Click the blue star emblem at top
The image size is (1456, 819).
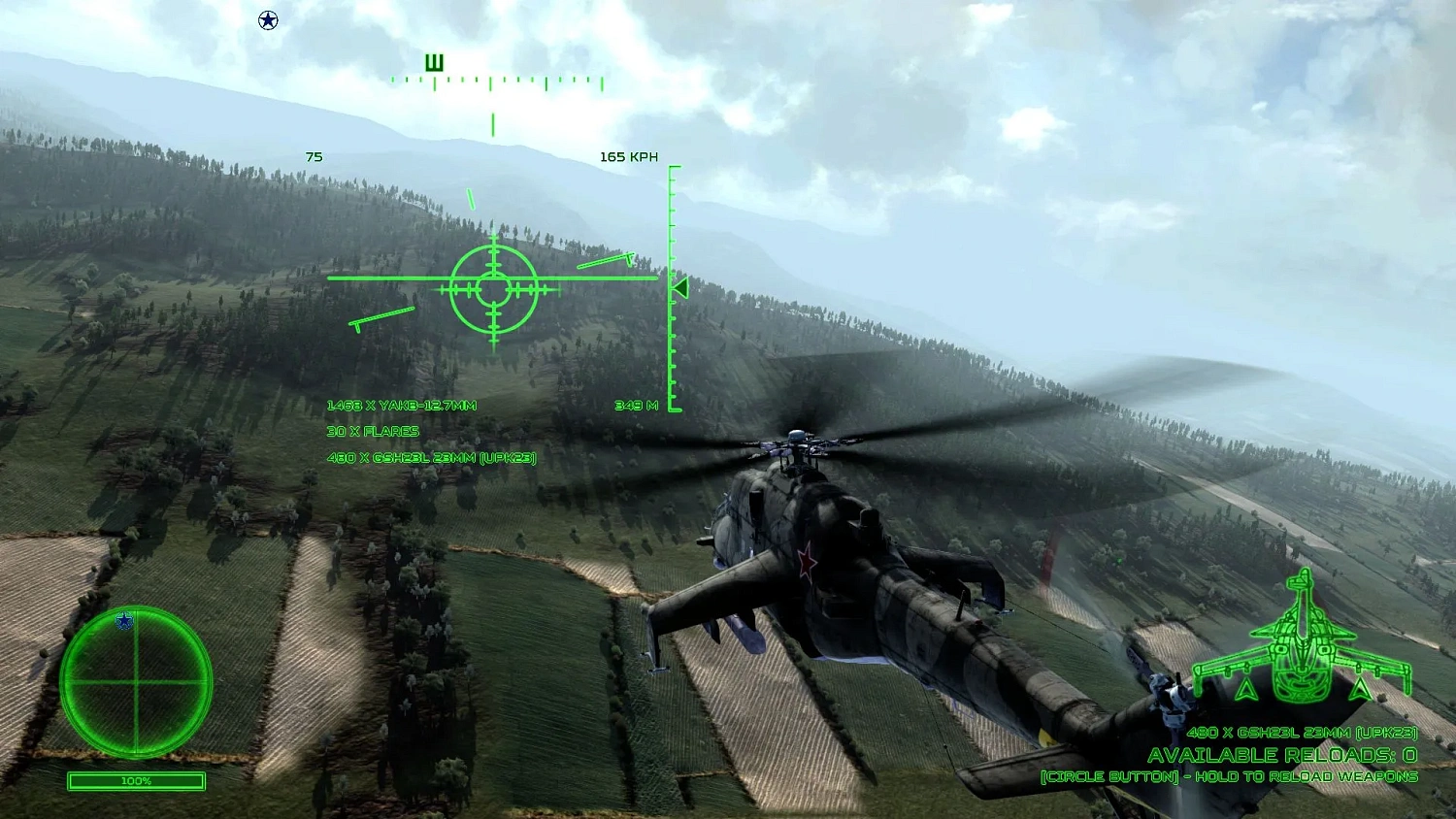[x=267, y=19]
